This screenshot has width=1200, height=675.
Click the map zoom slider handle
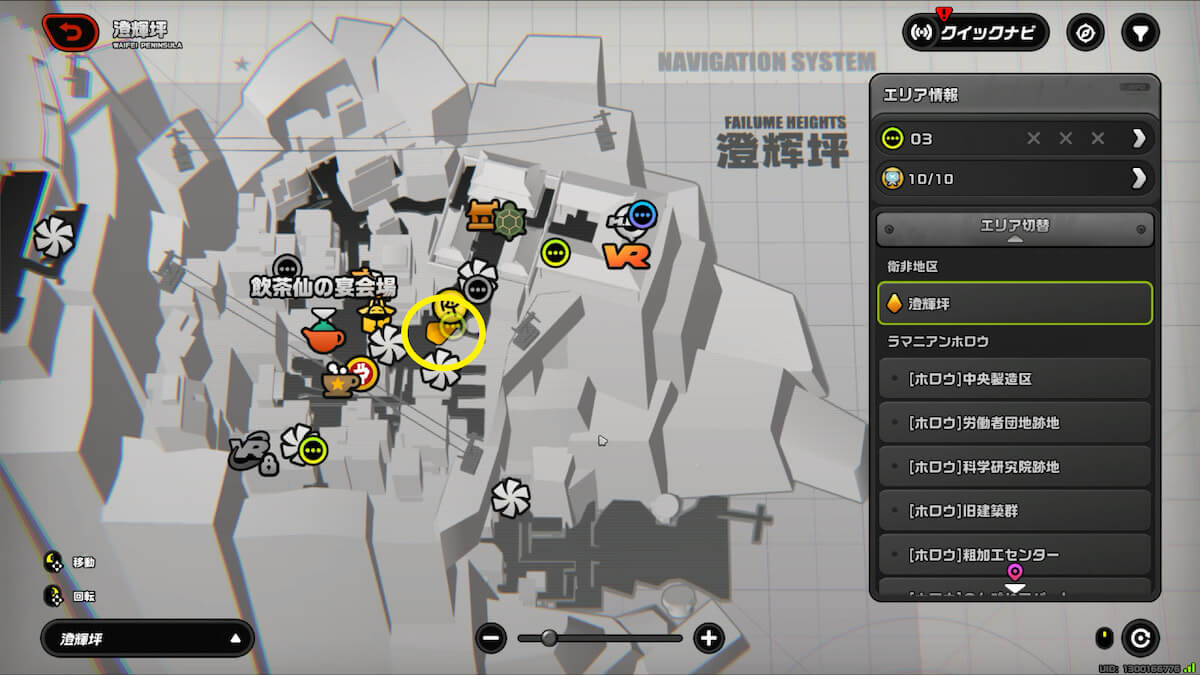(549, 638)
